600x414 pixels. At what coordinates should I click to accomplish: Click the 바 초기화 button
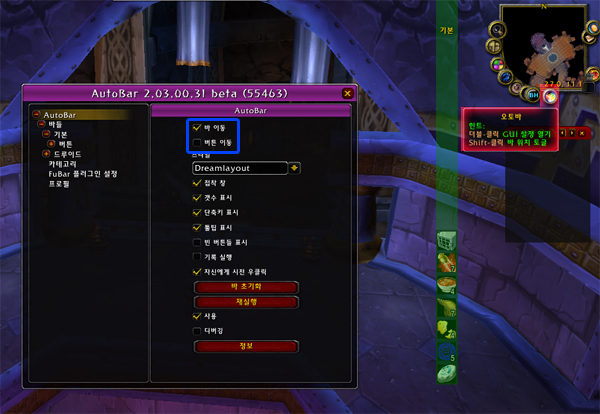[246, 287]
